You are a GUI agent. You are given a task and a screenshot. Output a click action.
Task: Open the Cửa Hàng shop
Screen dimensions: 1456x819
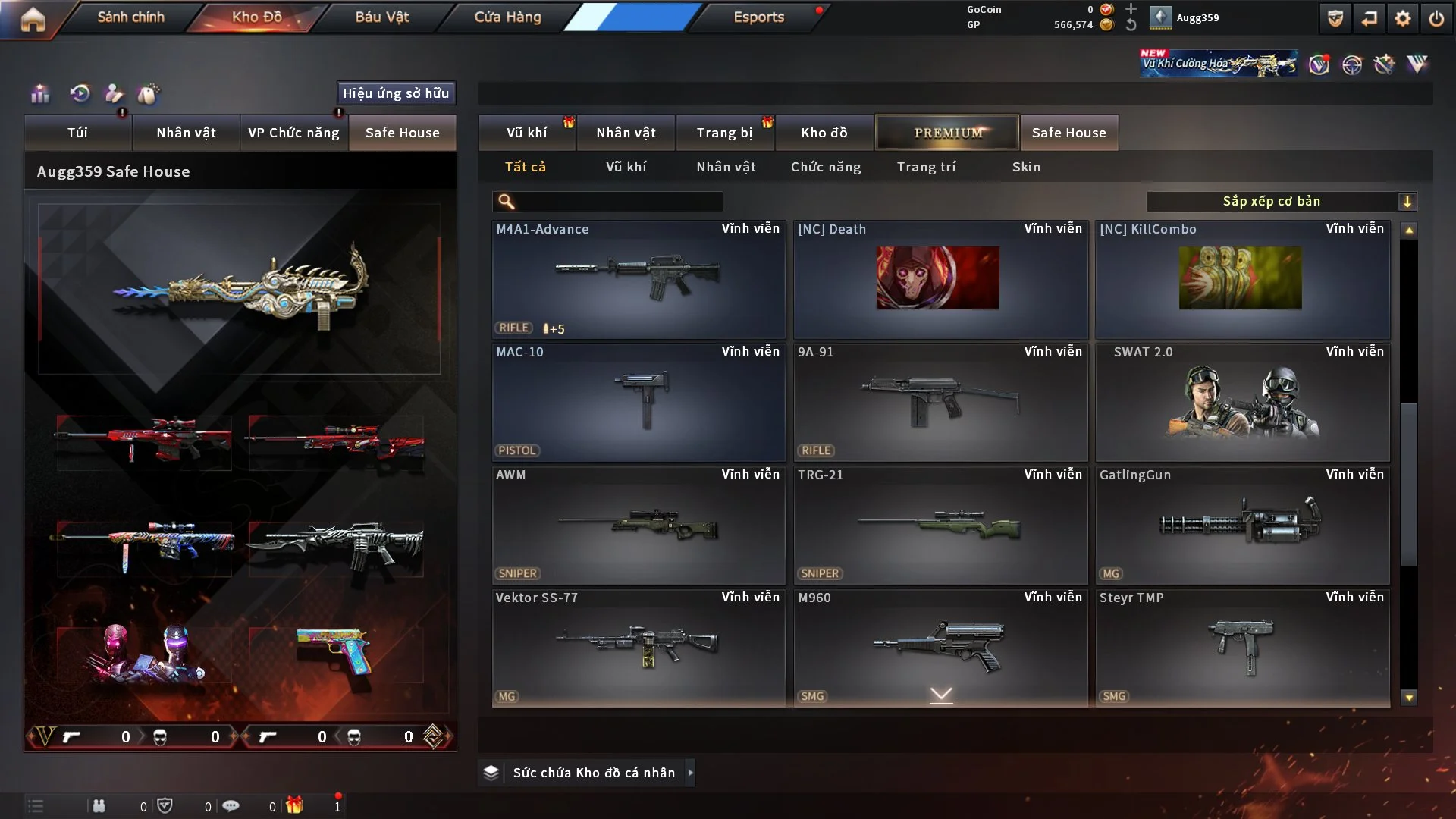[507, 17]
